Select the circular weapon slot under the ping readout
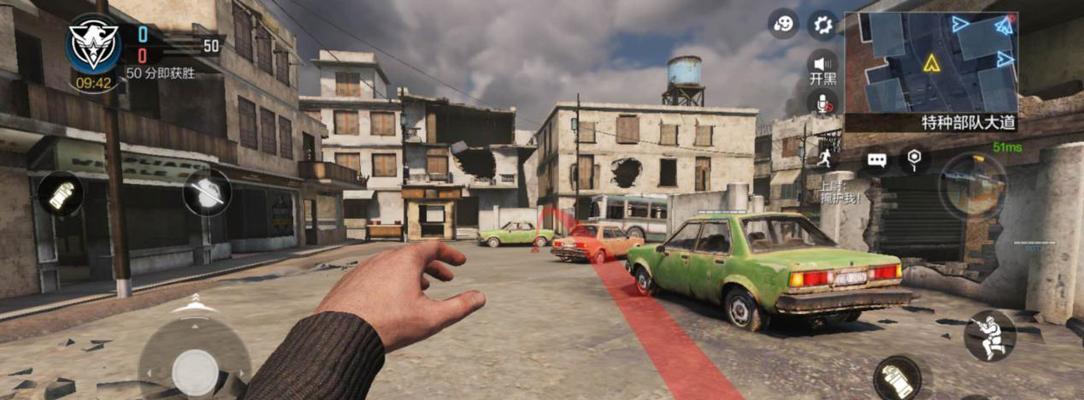1084x400 pixels. point(972,186)
